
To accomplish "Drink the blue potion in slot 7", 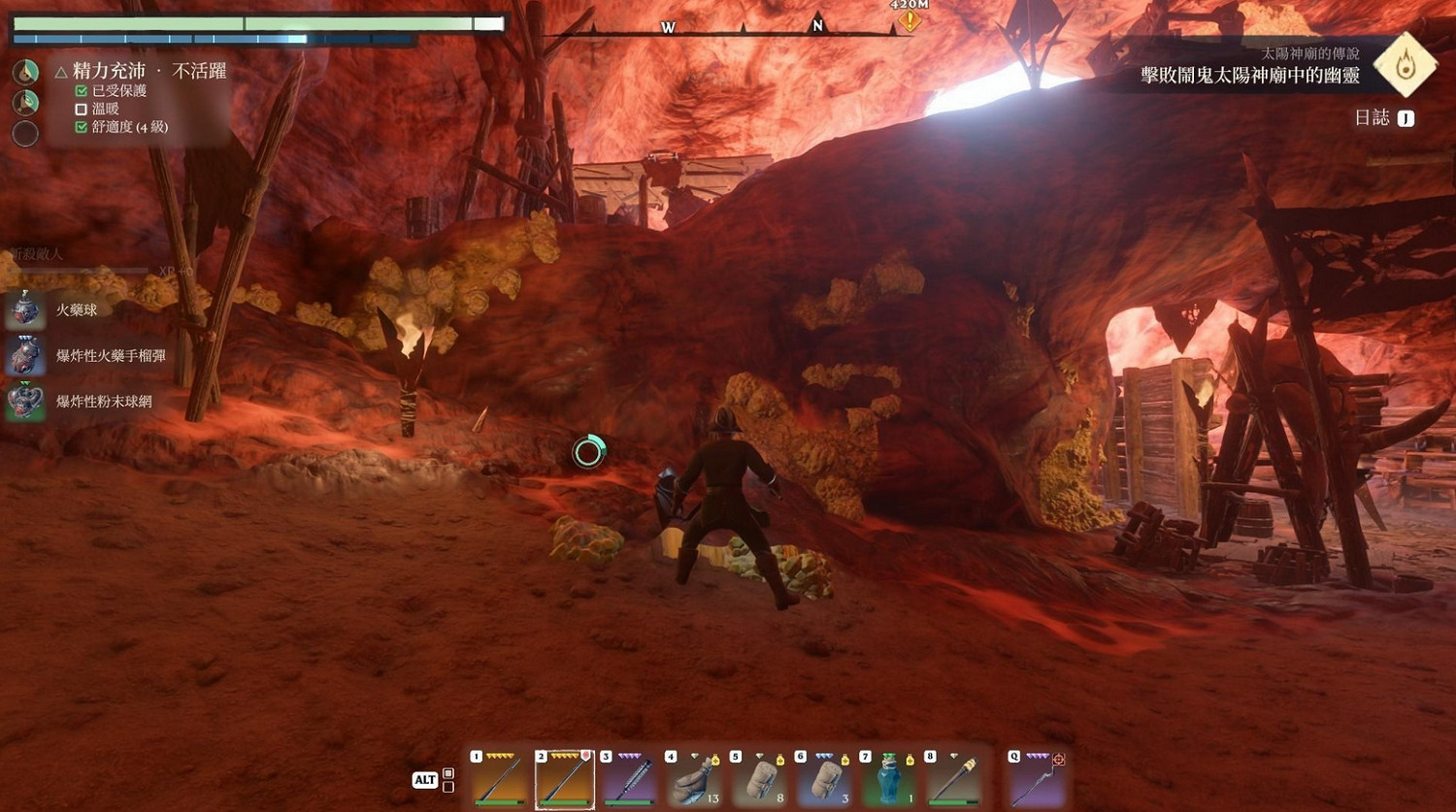I will (x=888, y=778).
